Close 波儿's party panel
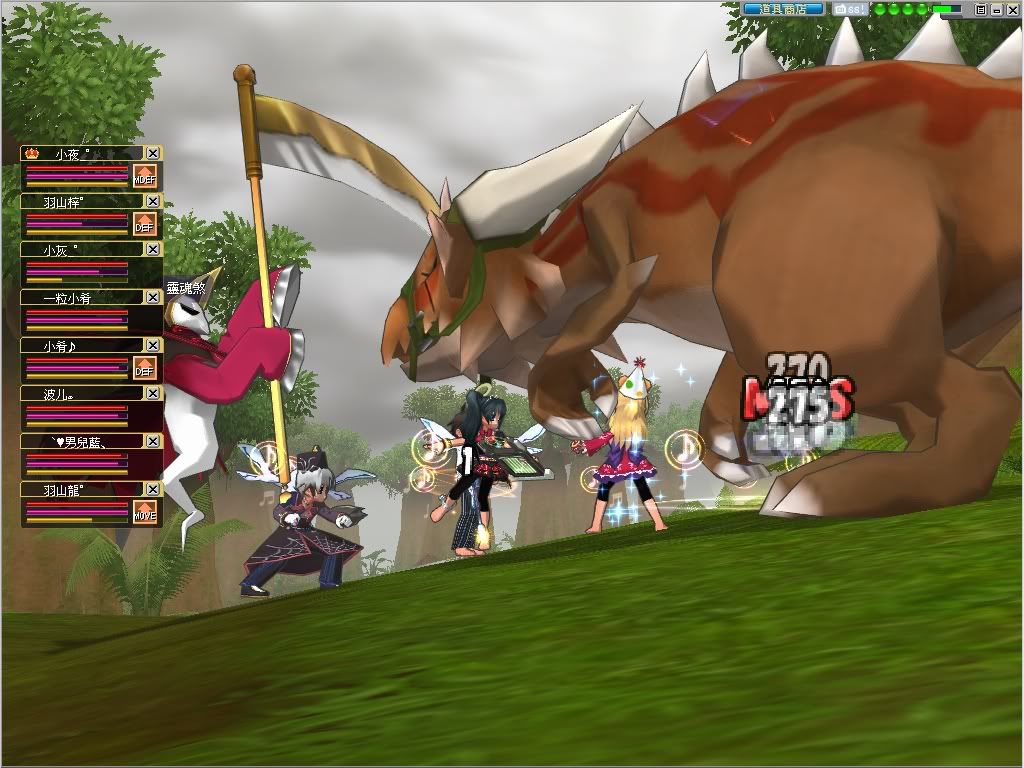 pyautogui.click(x=153, y=393)
